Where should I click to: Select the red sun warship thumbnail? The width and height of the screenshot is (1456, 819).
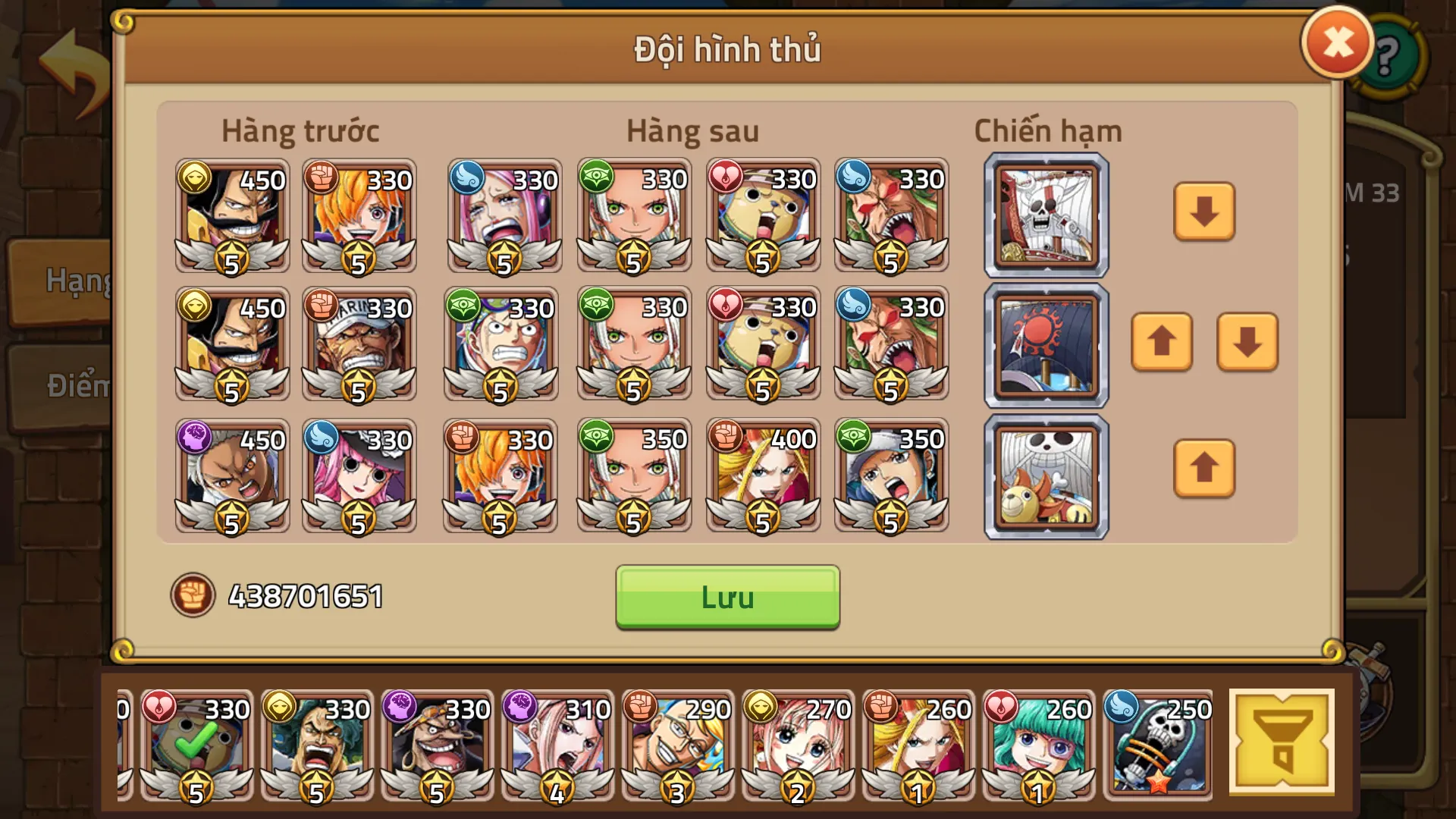point(1044,345)
